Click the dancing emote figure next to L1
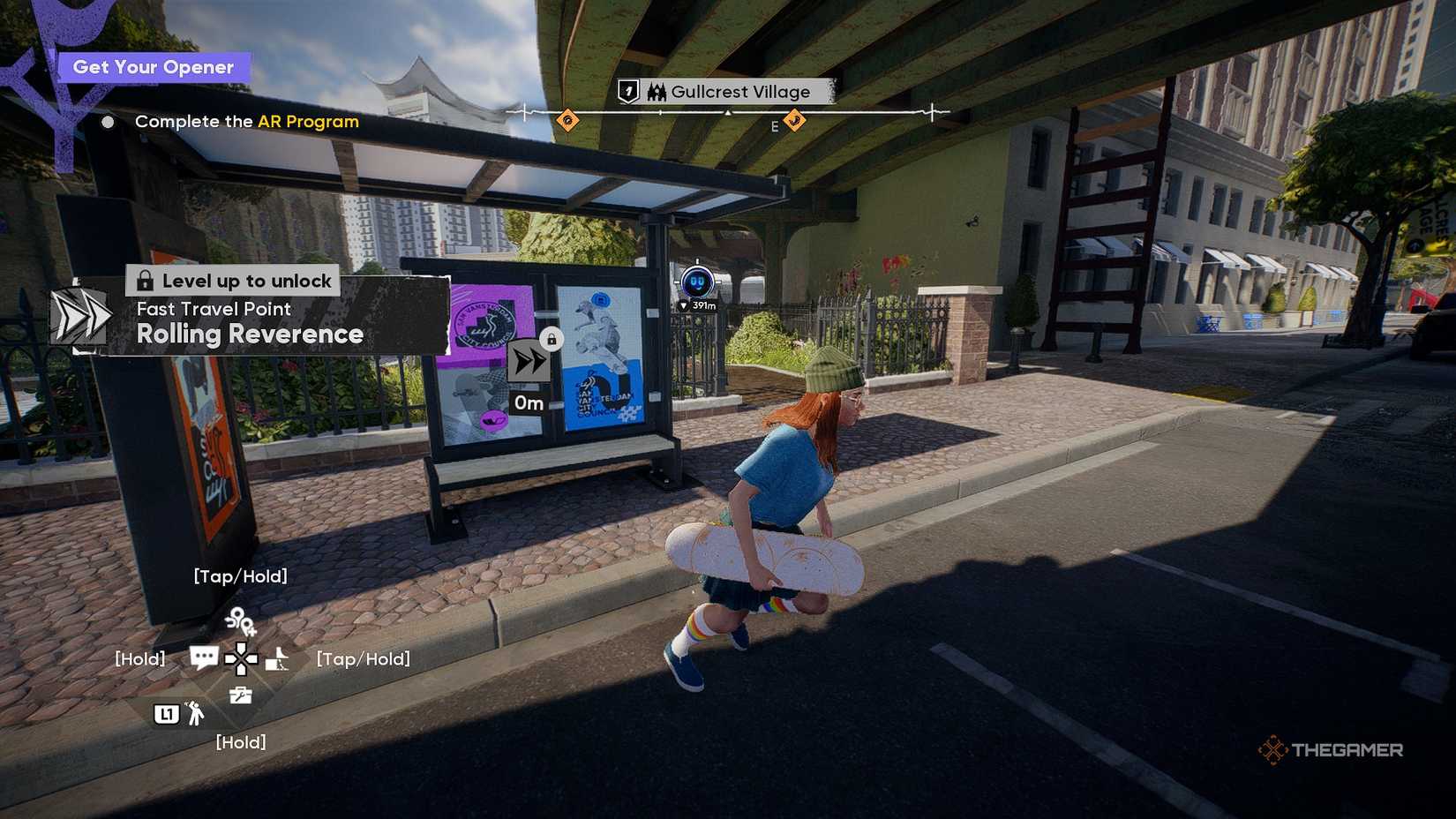 coord(196,715)
